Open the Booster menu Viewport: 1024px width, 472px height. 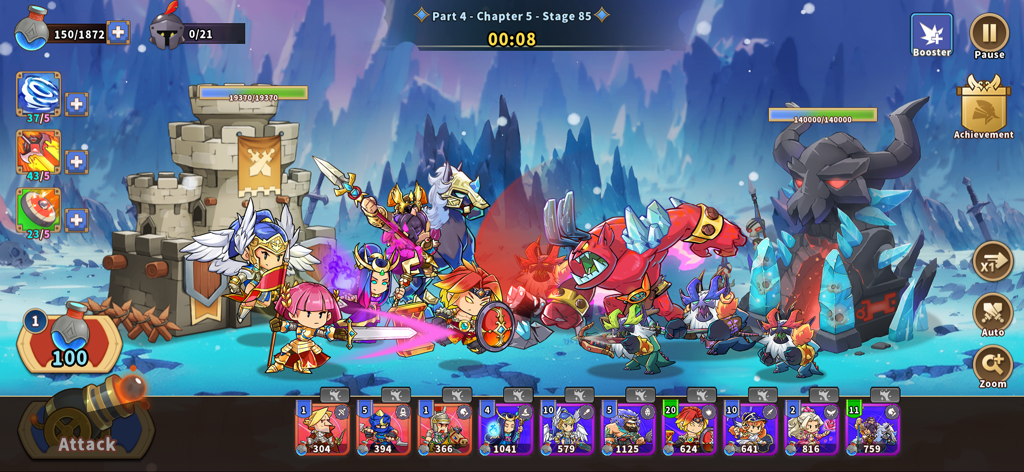931,35
